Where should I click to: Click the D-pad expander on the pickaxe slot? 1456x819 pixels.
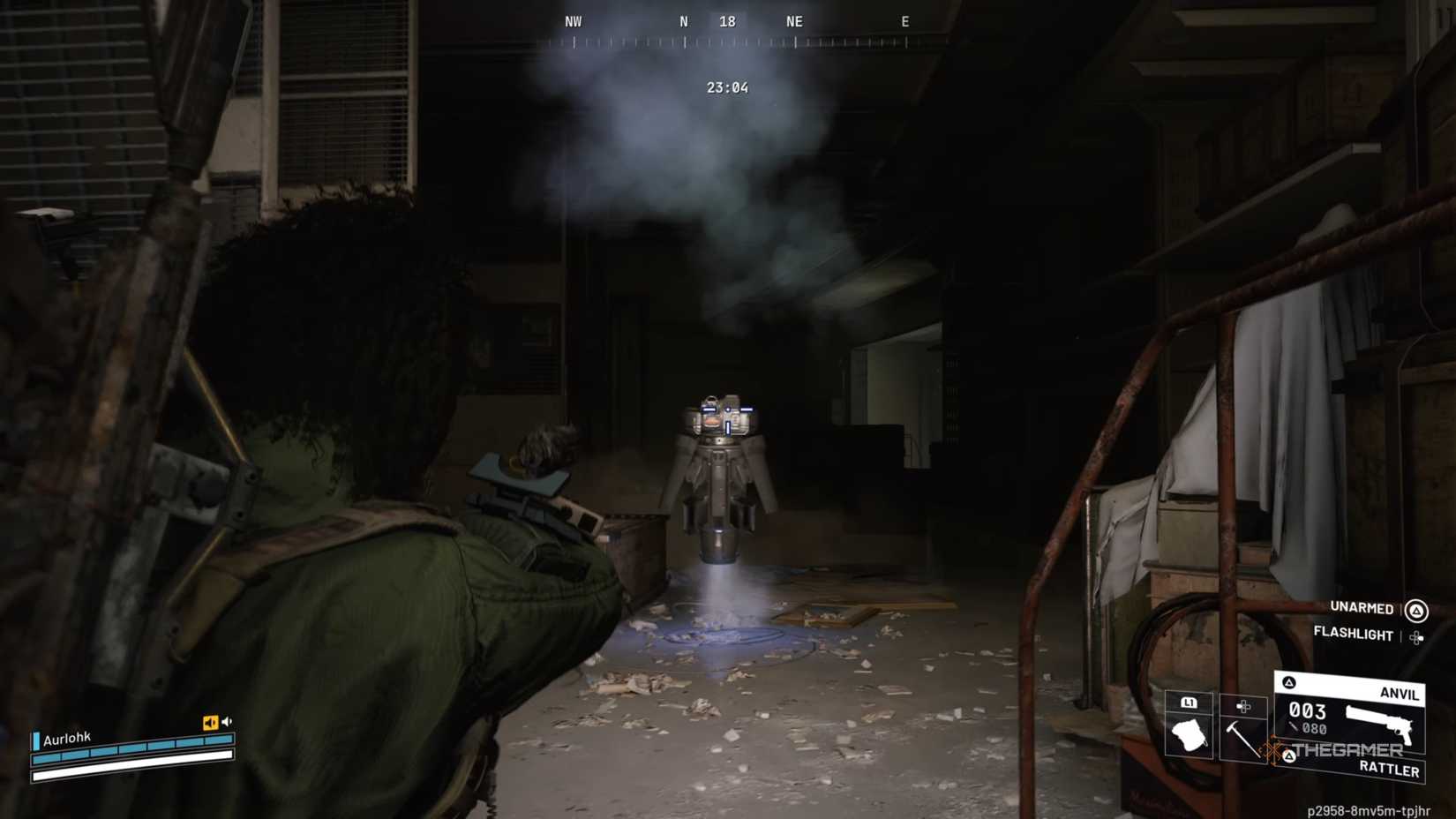1243,705
